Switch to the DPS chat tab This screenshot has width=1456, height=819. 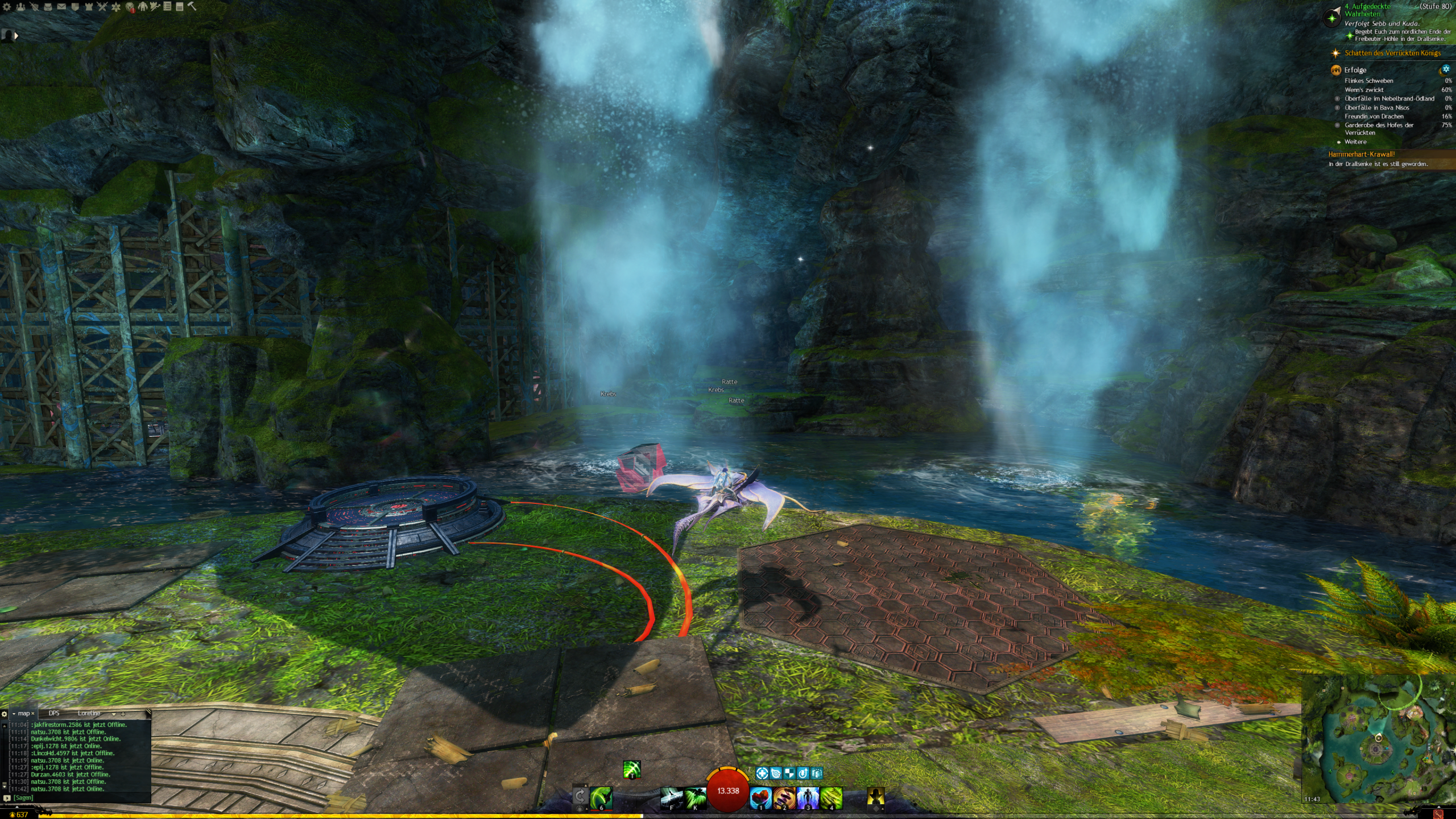point(54,713)
